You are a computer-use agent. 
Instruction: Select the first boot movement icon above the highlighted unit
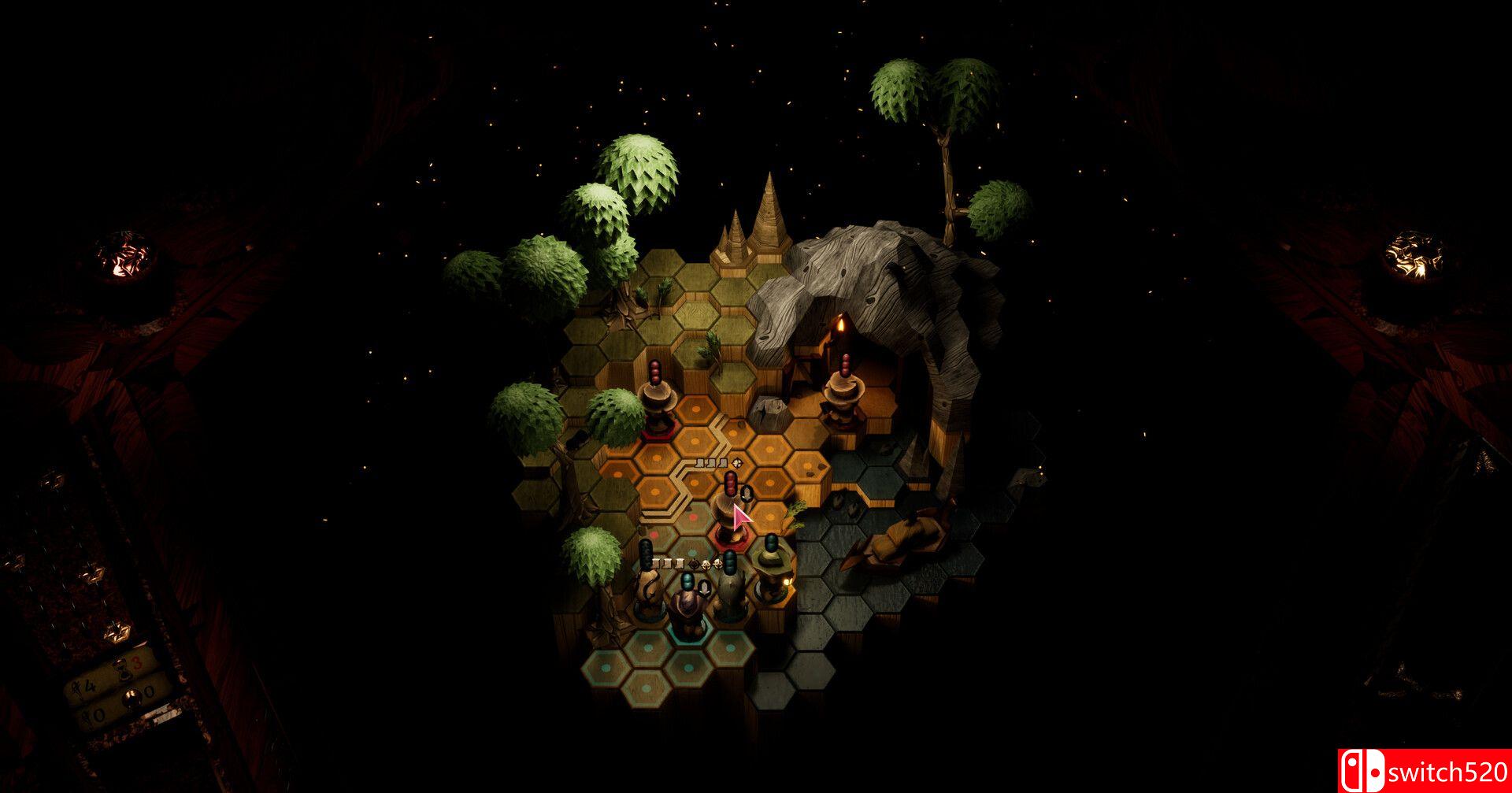pos(700,463)
